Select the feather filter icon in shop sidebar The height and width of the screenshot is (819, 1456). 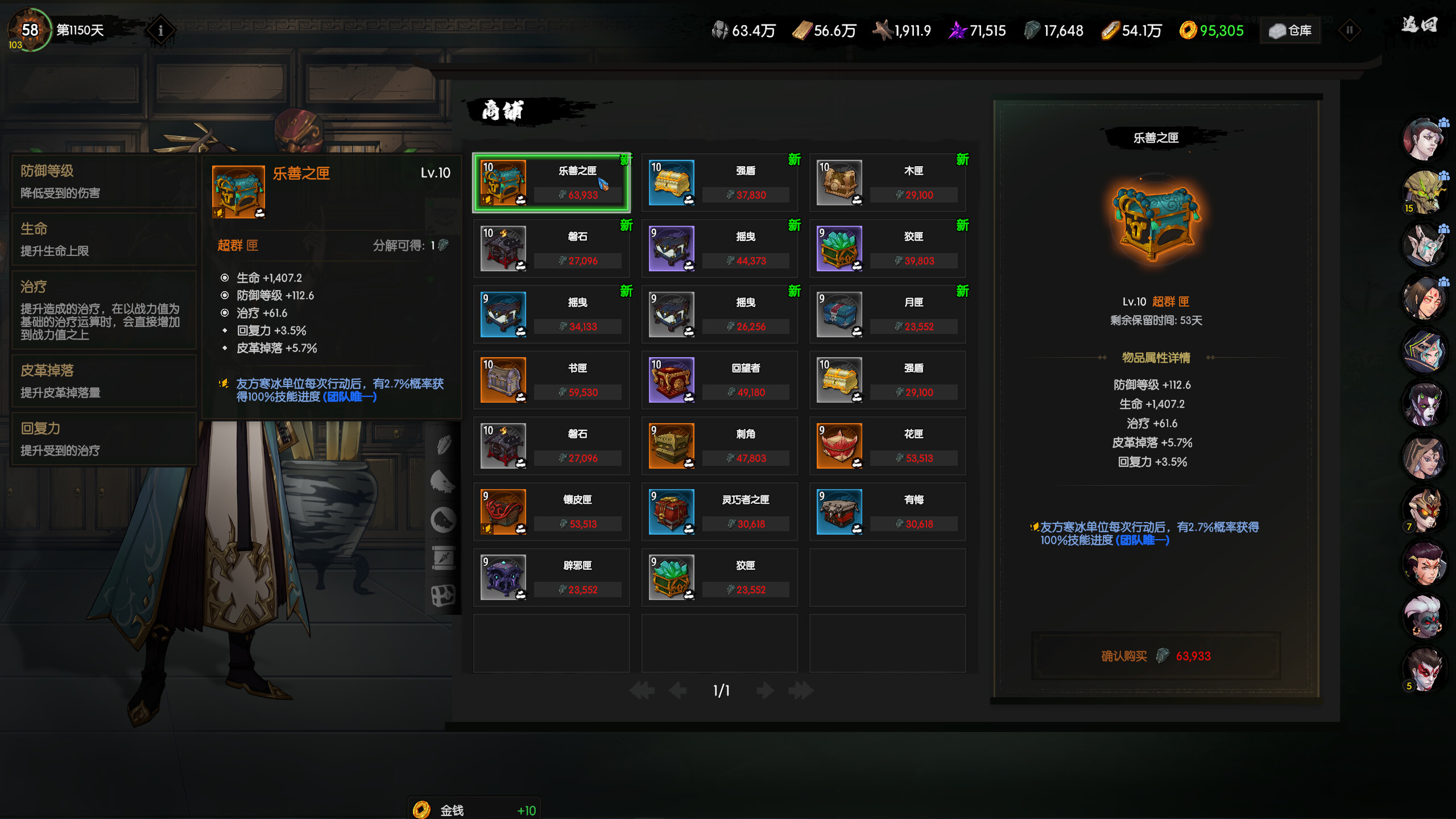tap(443, 445)
